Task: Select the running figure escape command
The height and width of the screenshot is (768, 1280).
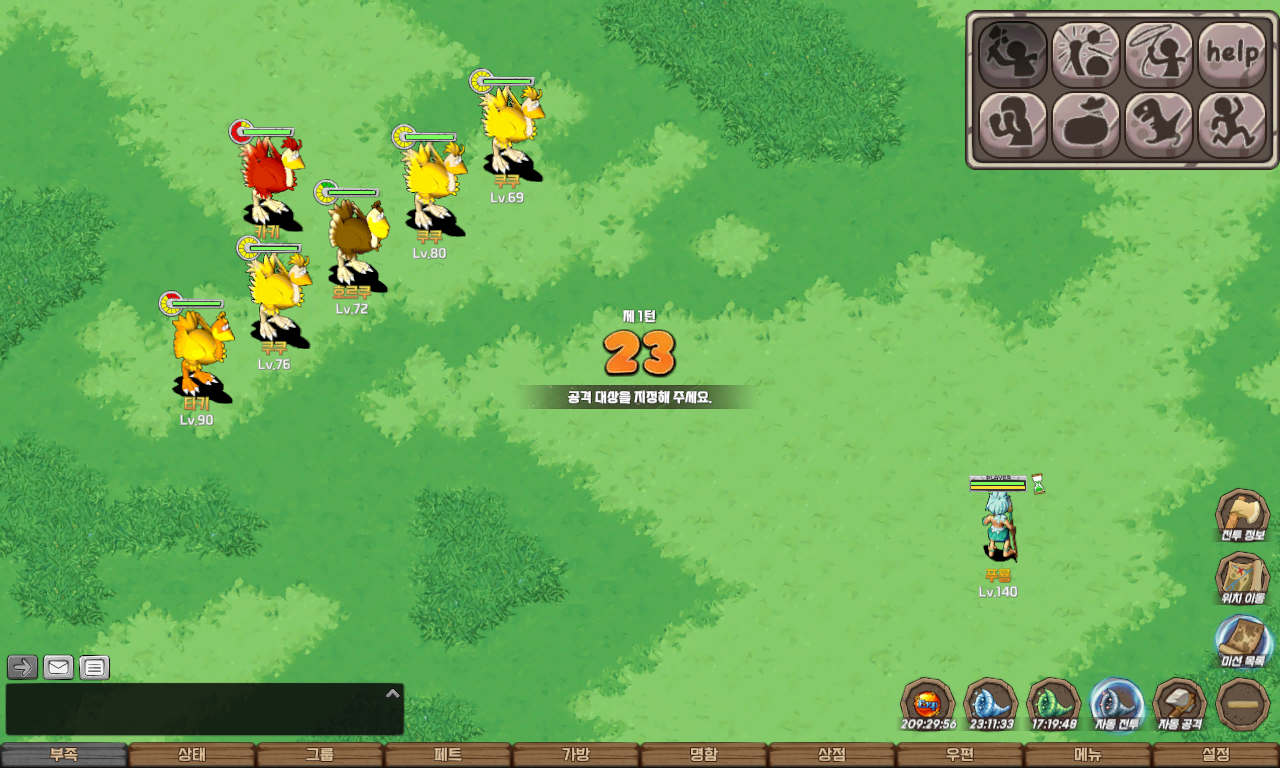Action: click(1231, 125)
